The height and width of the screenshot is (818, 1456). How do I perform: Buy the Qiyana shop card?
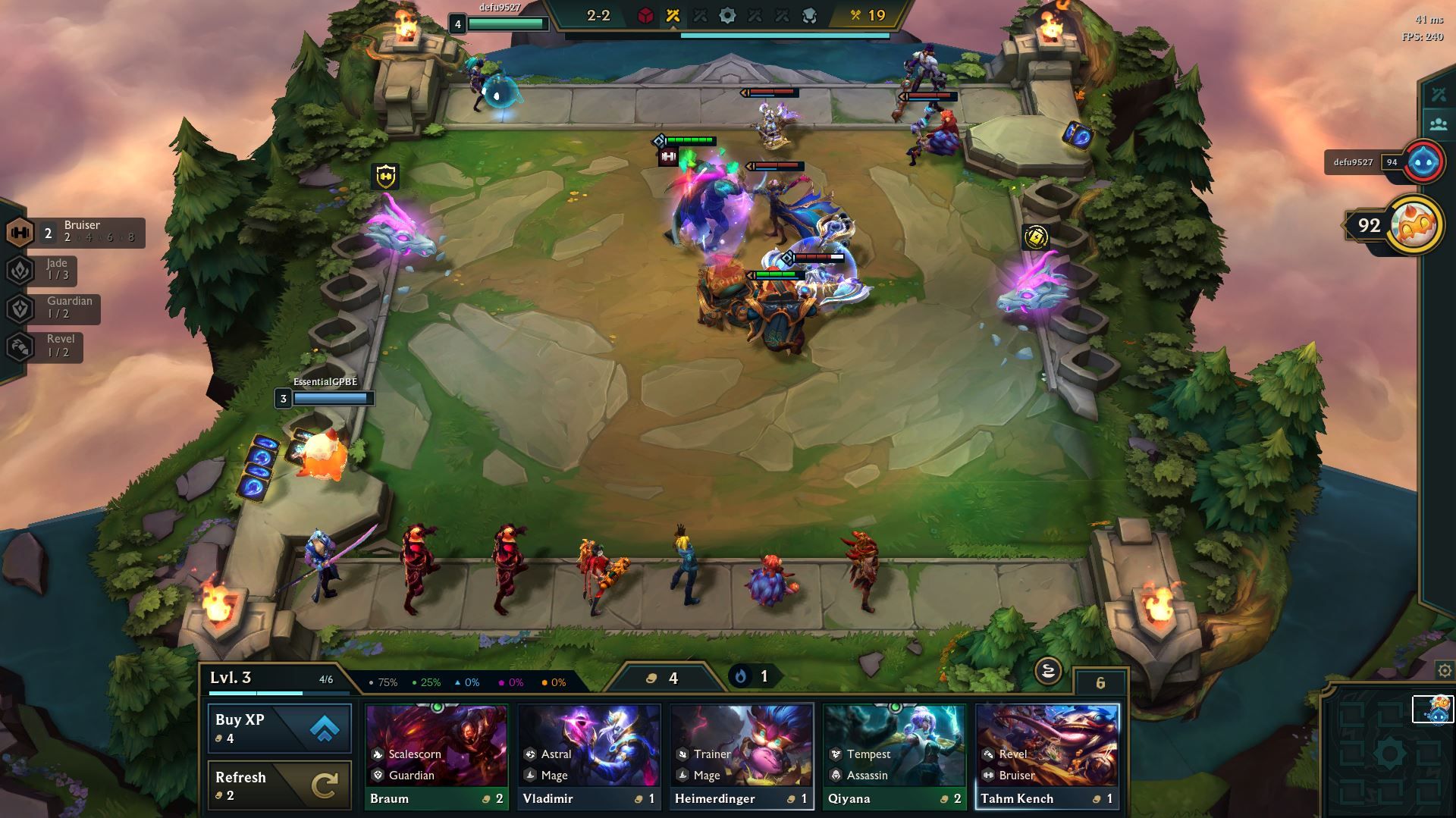click(x=893, y=756)
